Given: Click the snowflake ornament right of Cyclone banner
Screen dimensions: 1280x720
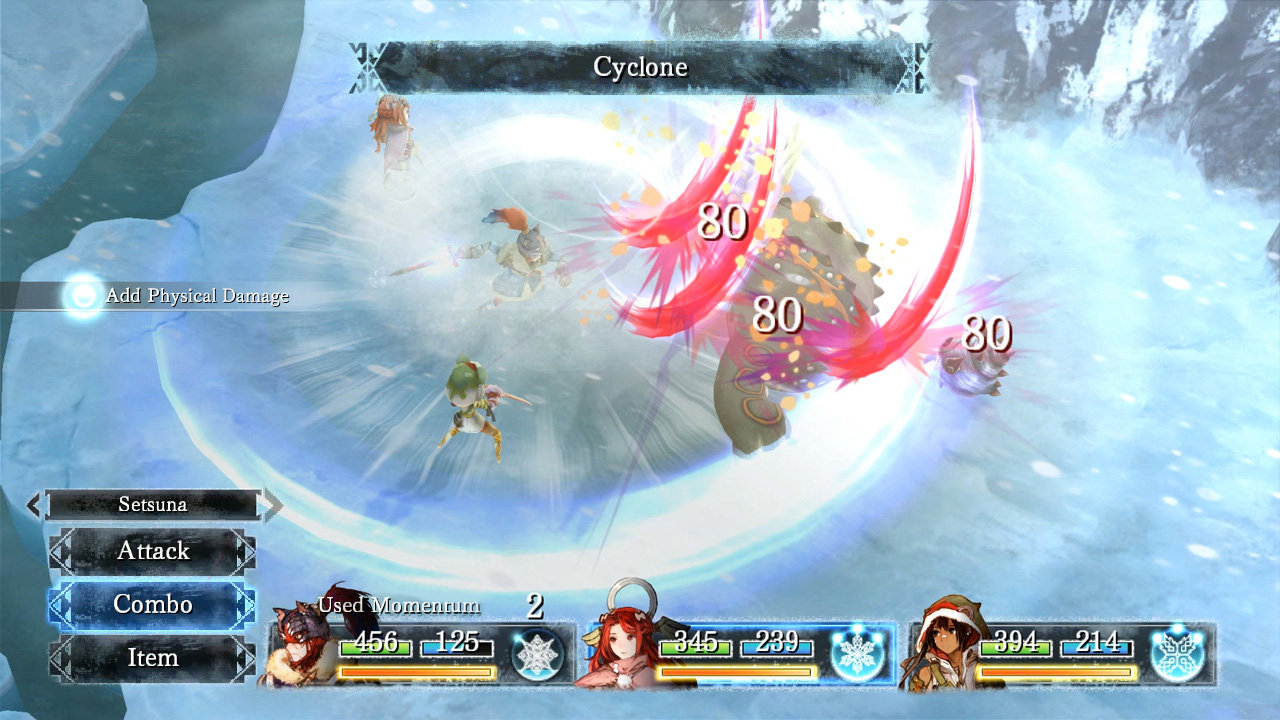Looking at the screenshot, I should click(915, 66).
